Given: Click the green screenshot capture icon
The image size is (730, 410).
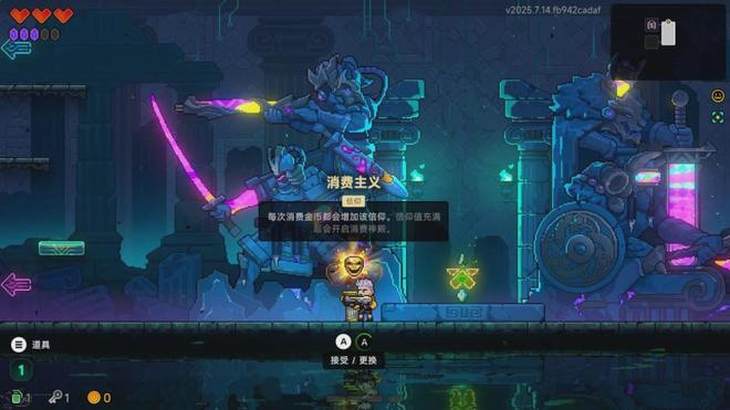Looking at the screenshot, I should click(717, 117).
